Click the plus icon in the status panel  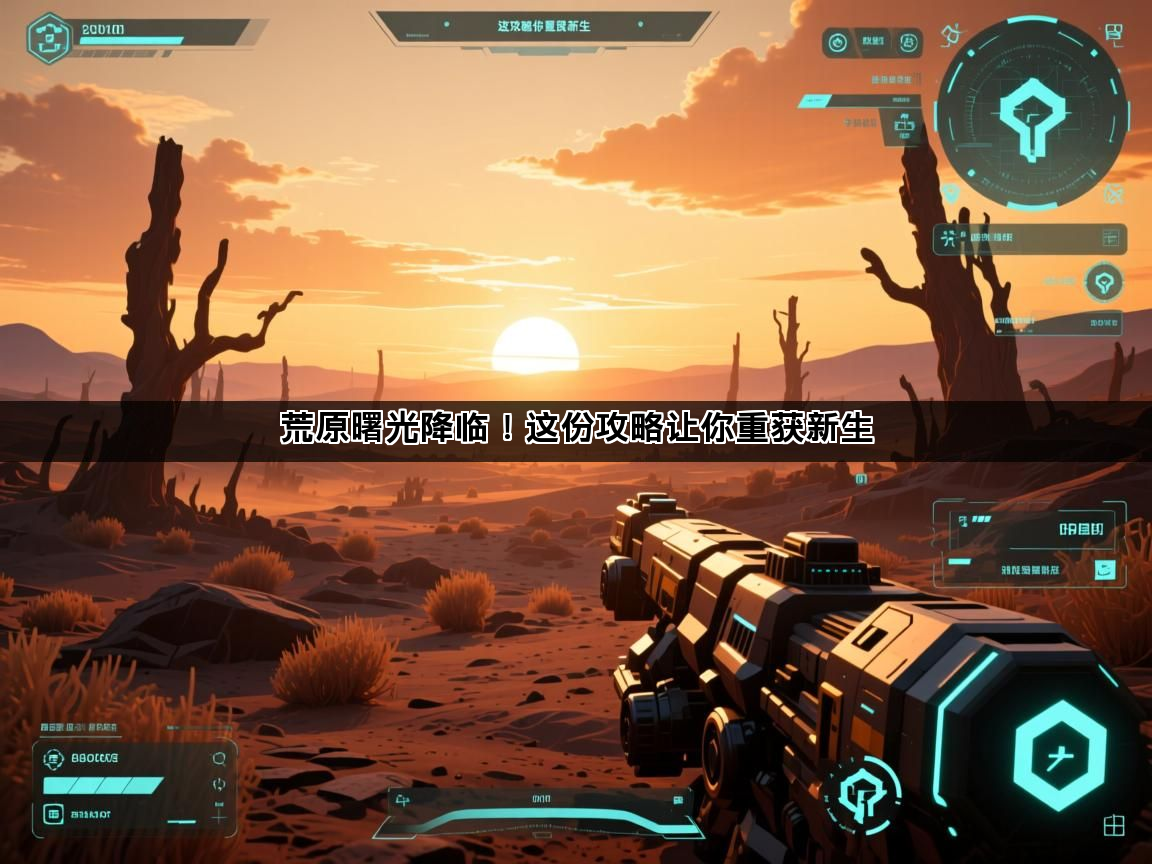[219, 817]
